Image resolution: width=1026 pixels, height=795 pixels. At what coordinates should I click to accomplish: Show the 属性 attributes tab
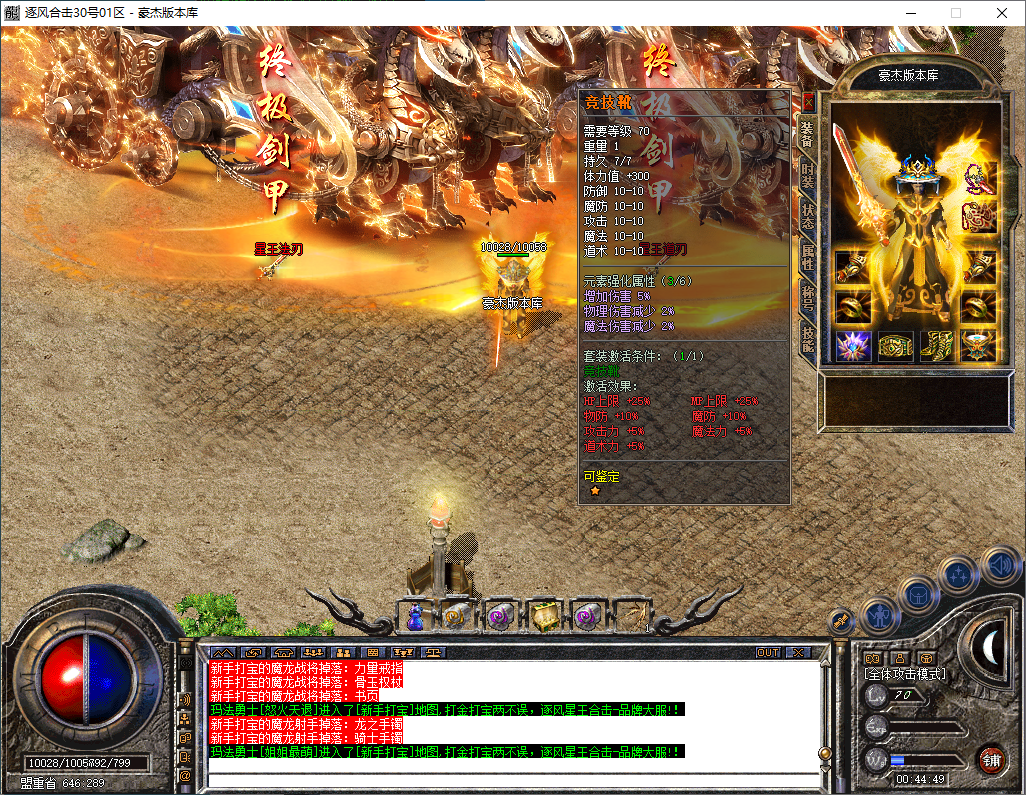tap(808, 257)
